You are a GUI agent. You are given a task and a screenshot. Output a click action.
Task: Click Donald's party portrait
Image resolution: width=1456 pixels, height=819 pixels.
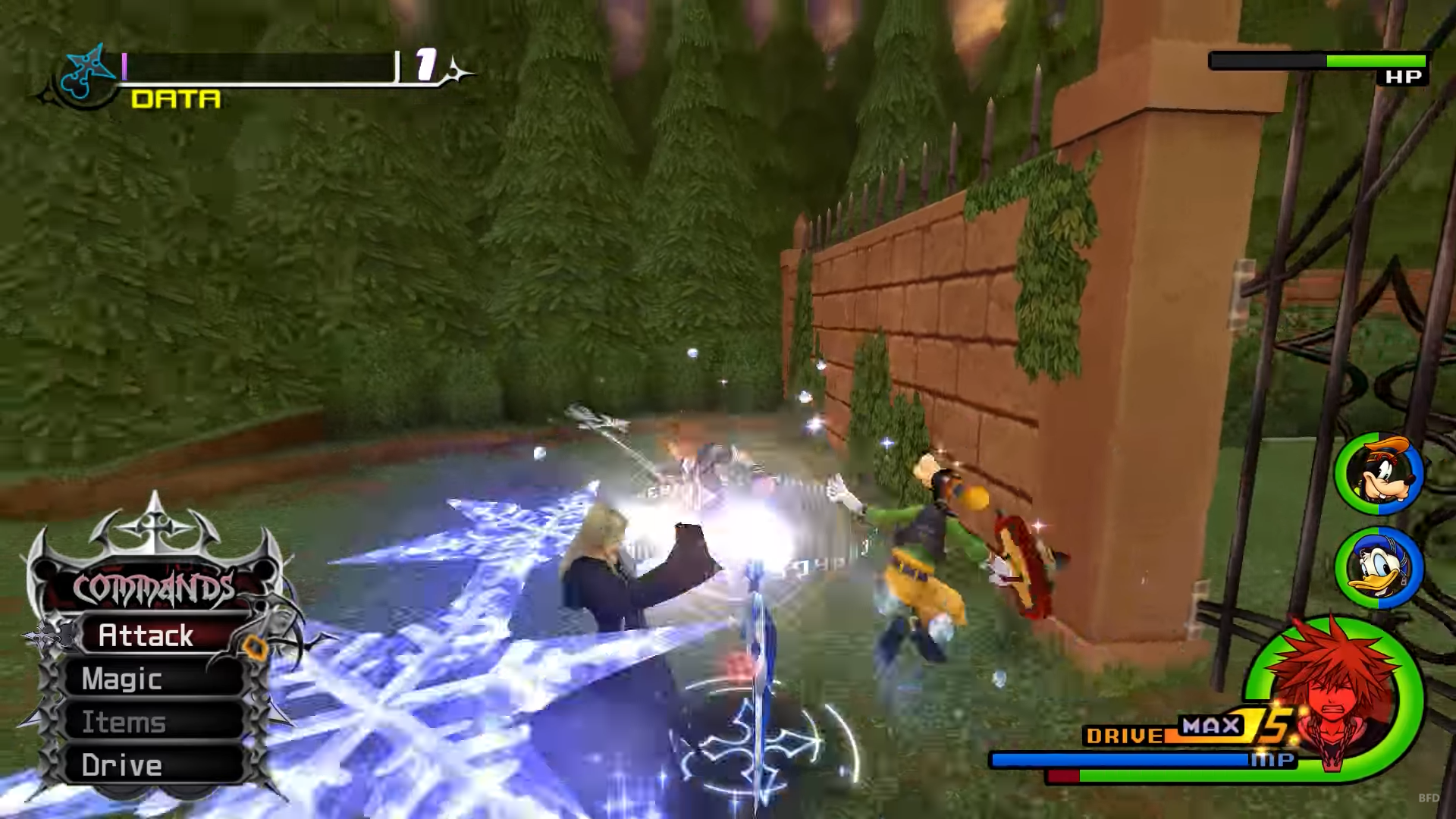click(1379, 568)
